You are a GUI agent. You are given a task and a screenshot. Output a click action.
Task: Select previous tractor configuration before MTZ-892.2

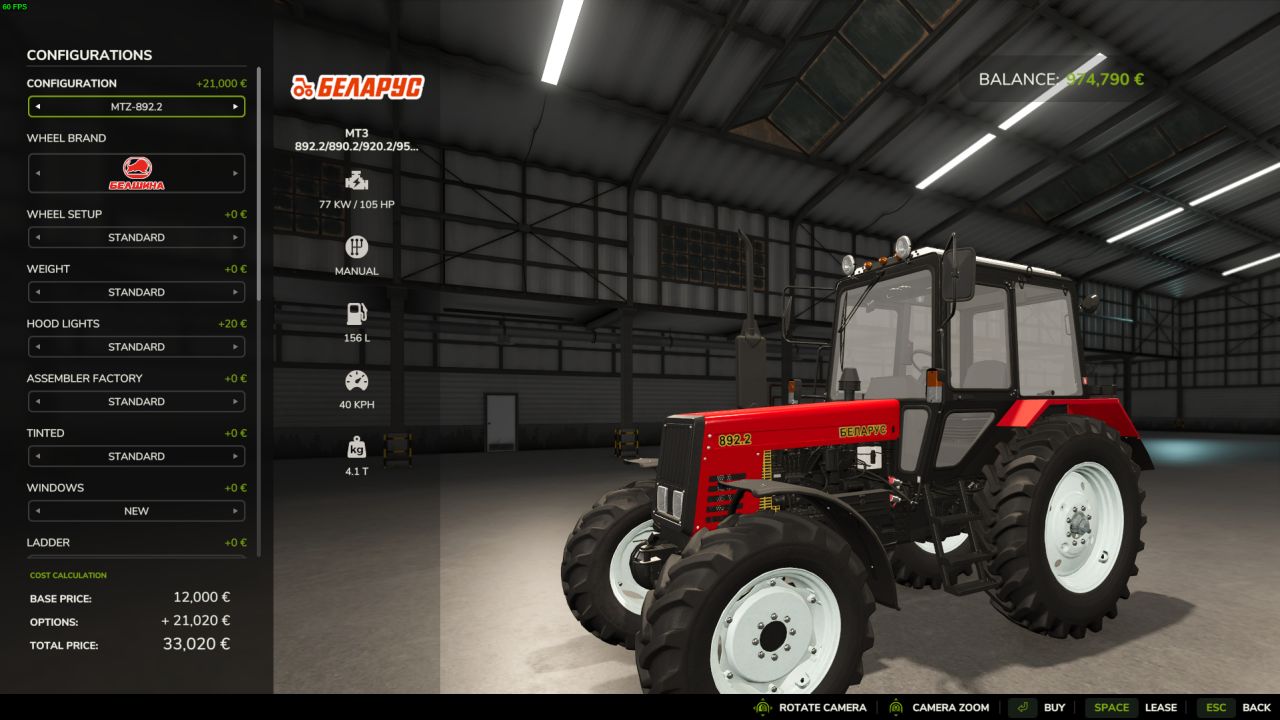(37, 106)
